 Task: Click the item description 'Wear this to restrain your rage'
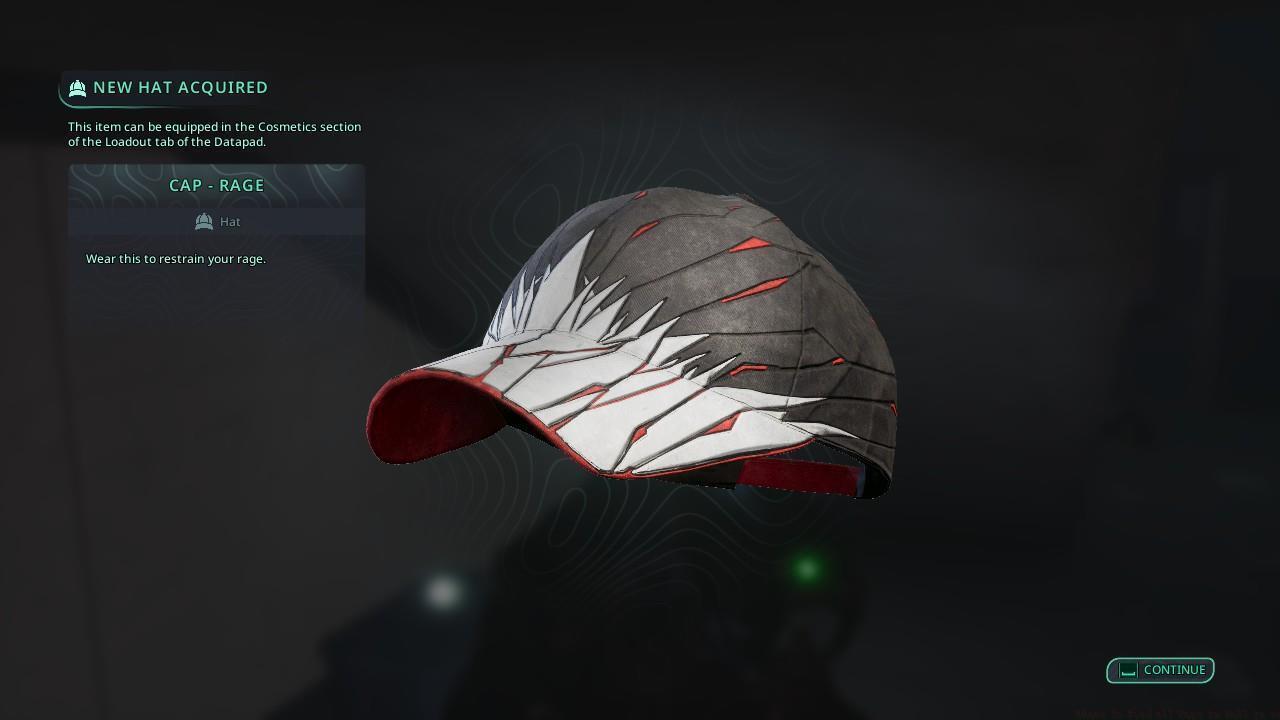tap(175, 258)
